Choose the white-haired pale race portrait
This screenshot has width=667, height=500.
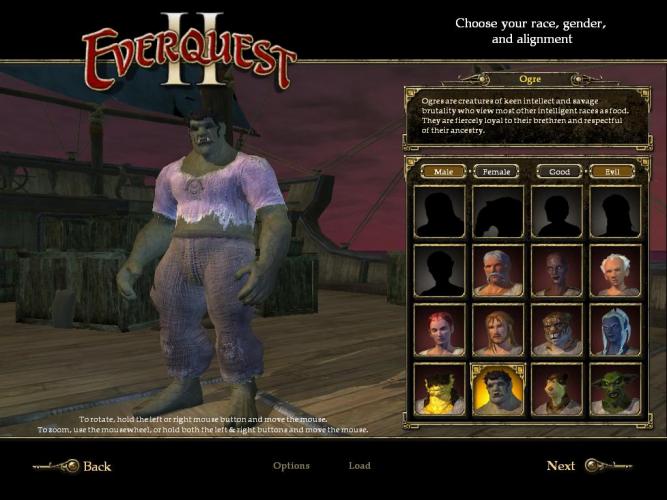click(614, 271)
